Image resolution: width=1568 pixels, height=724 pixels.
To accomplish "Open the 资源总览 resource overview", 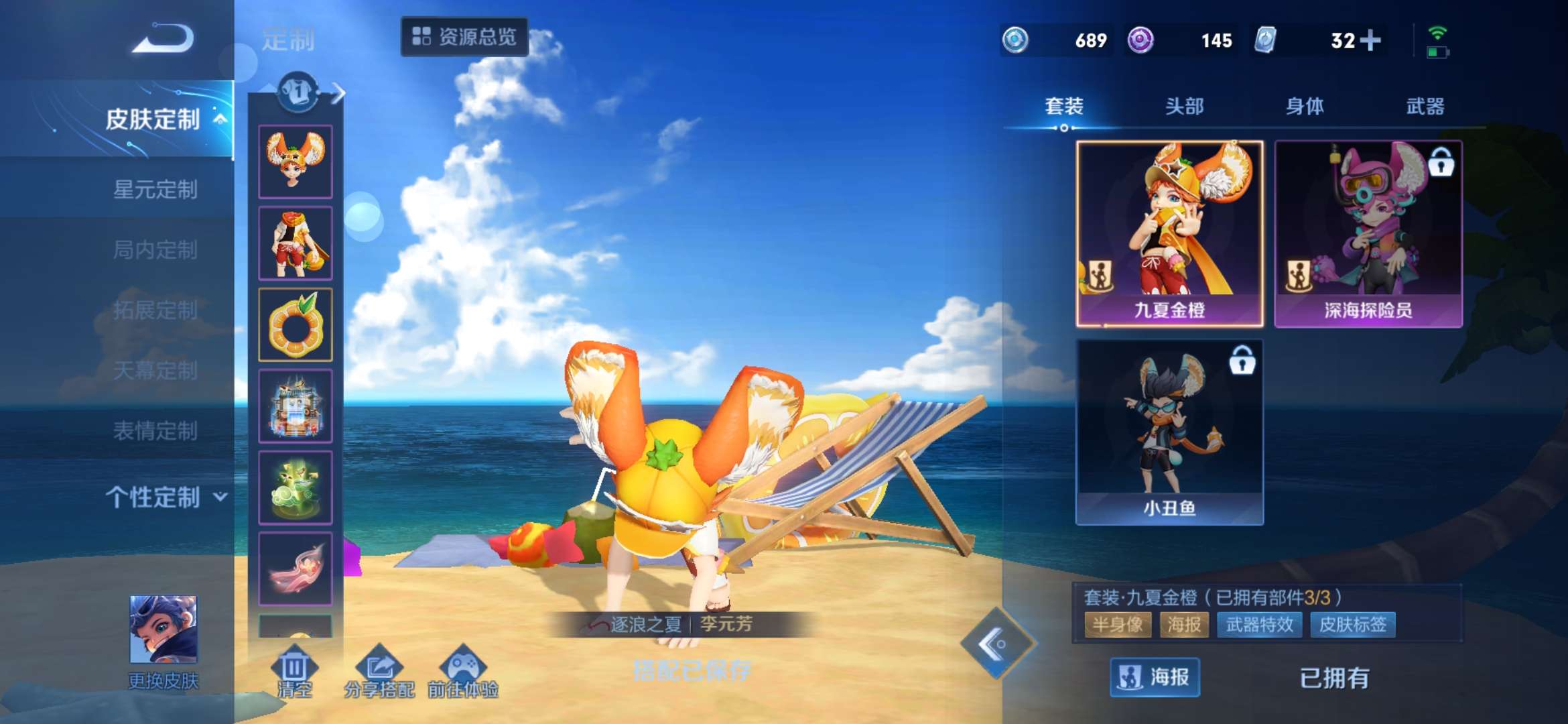I will click(x=464, y=37).
